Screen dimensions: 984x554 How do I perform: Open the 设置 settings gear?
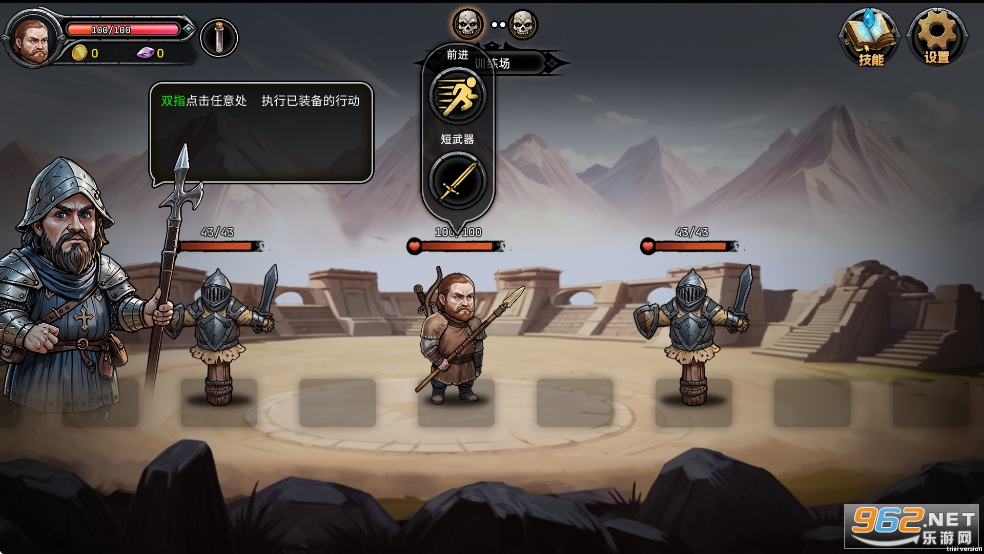[x=936, y=36]
